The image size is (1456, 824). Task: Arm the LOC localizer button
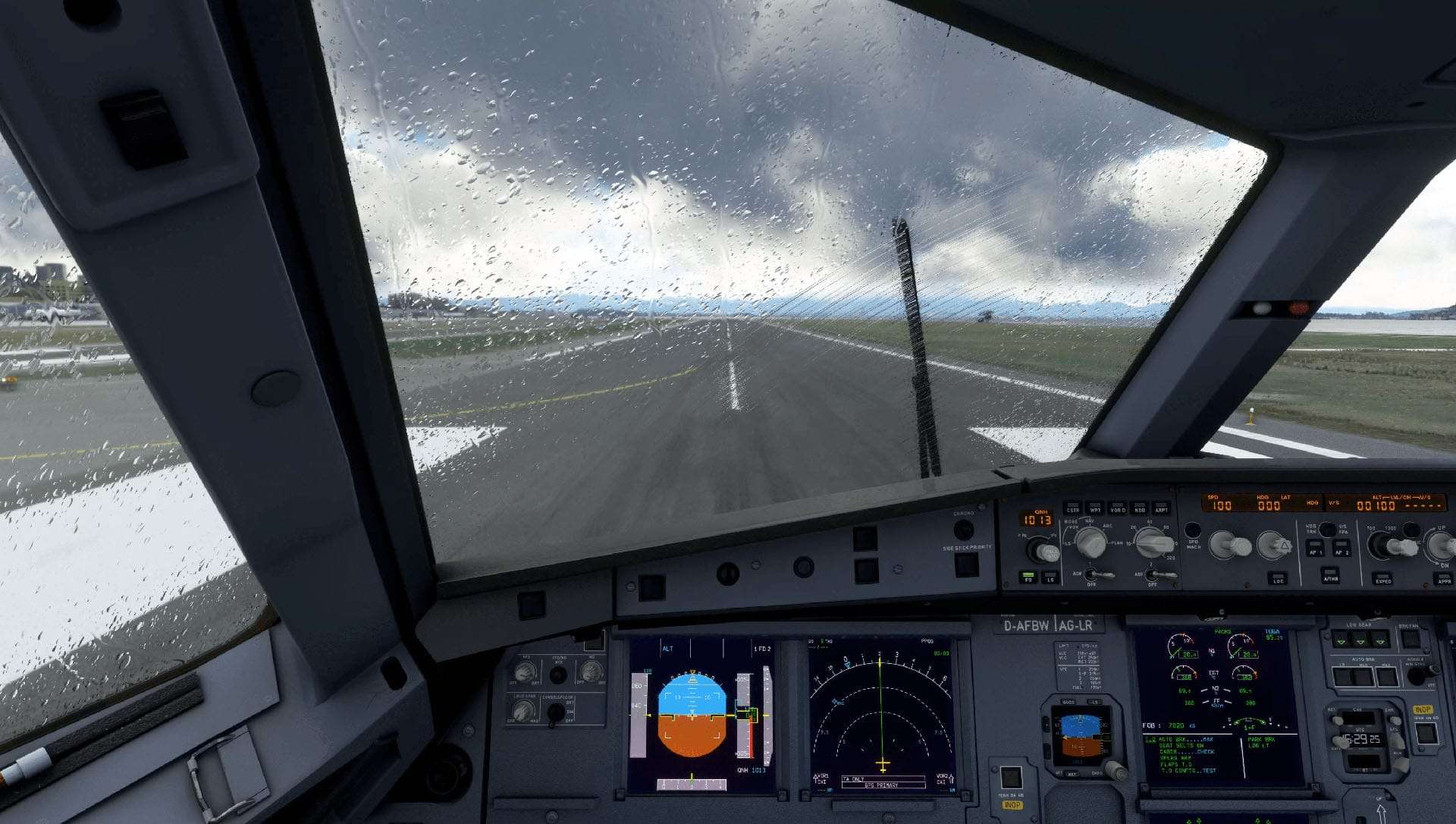coord(1278,577)
